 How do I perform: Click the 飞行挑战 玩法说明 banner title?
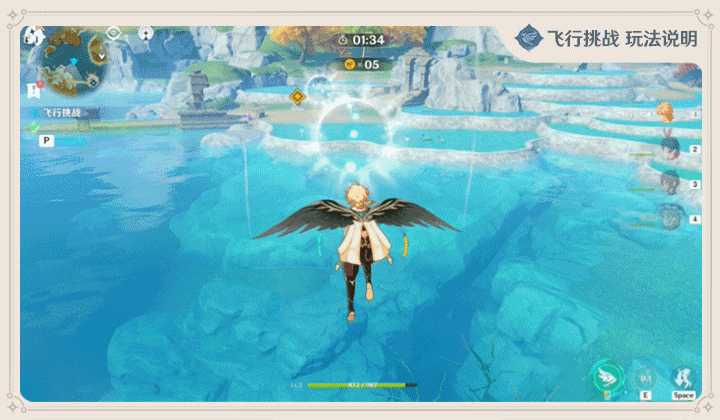click(x=620, y=39)
